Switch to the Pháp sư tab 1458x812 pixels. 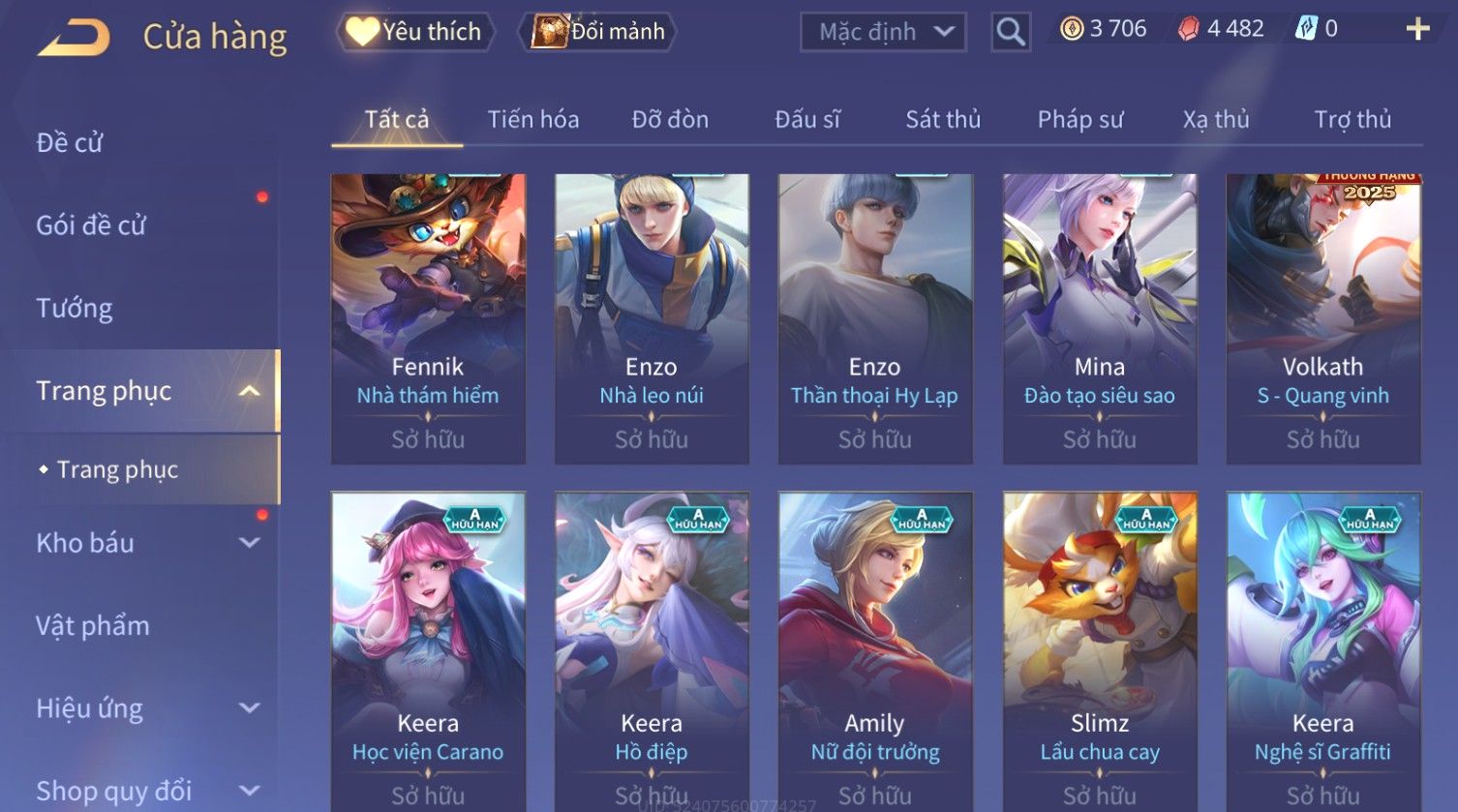[x=1080, y=120]
